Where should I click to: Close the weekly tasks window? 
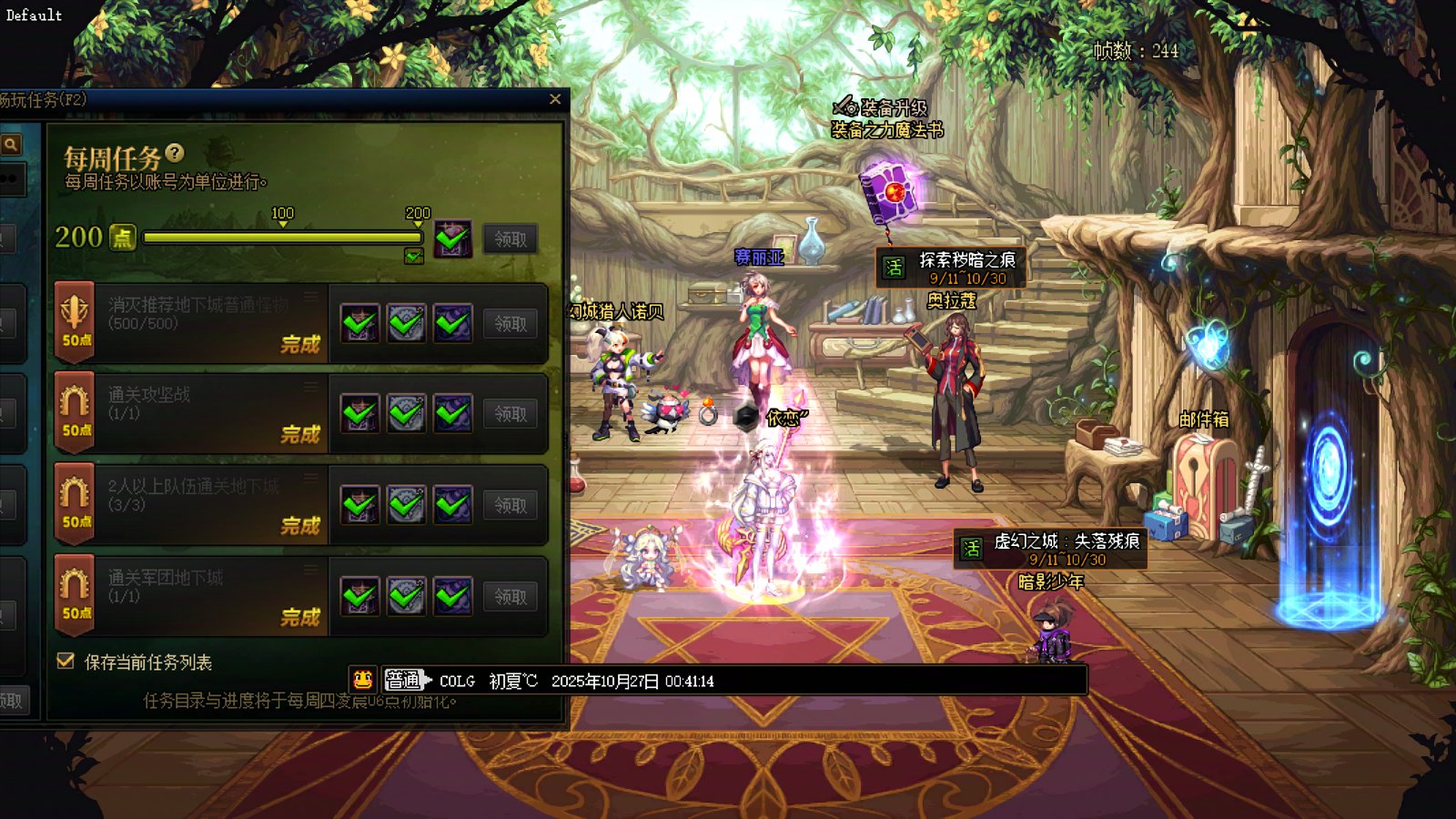555,99
